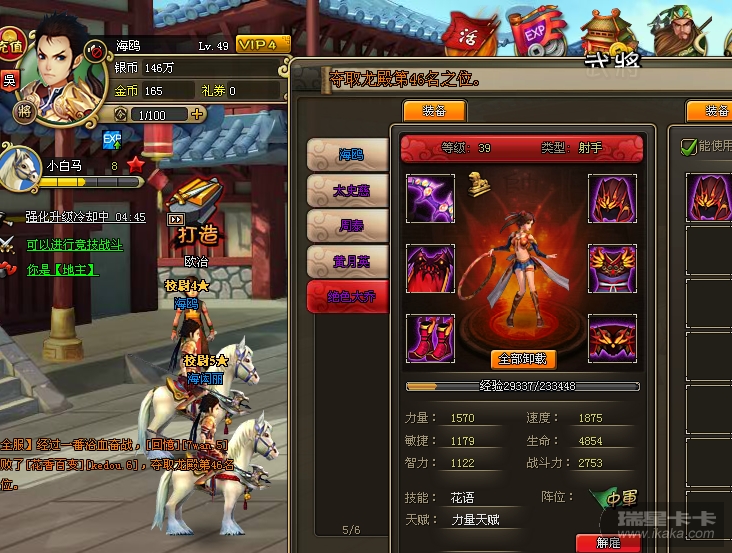Click the red 解雇 dismiss button
The width and height of the screenshot is (732, 553).
608,543
